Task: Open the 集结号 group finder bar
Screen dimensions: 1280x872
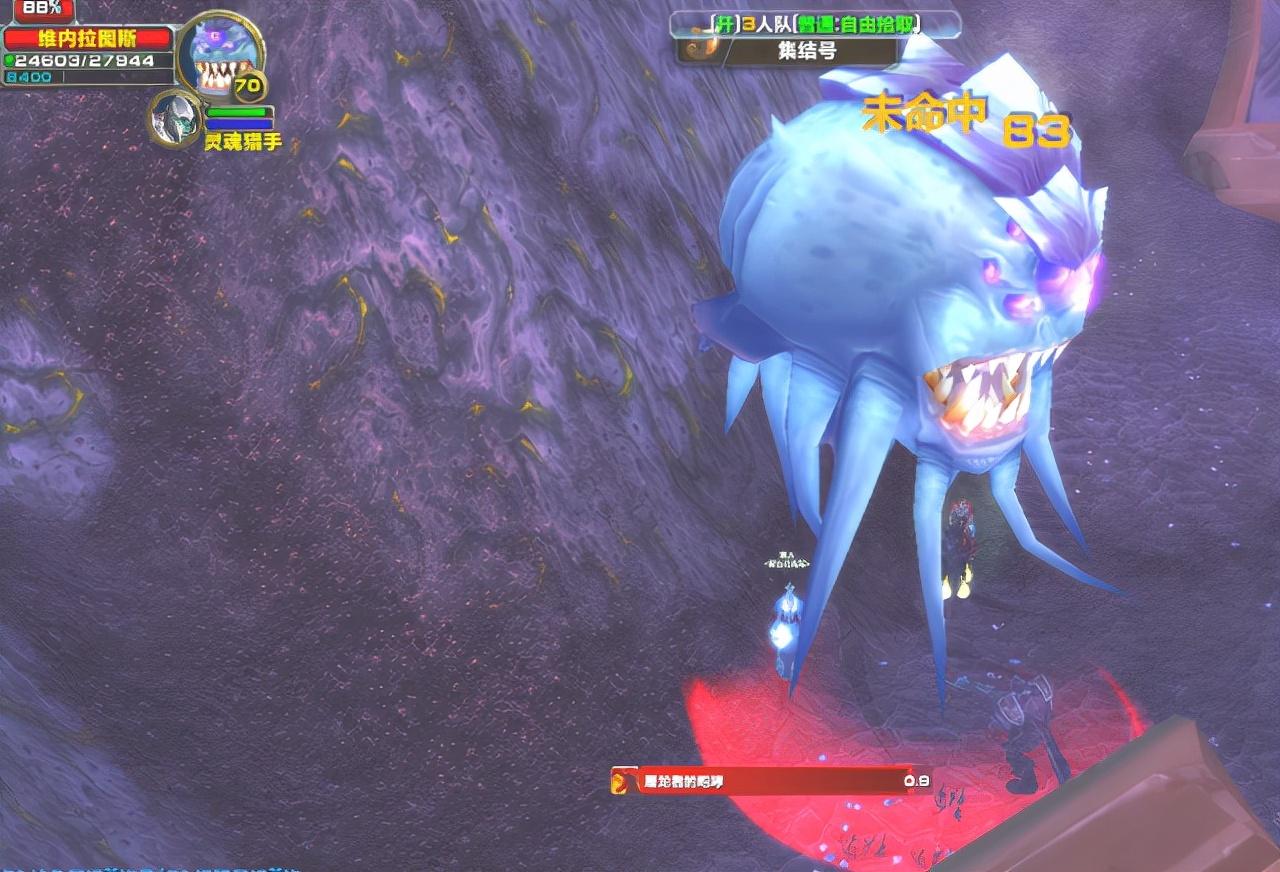Action: click(806, 51)
